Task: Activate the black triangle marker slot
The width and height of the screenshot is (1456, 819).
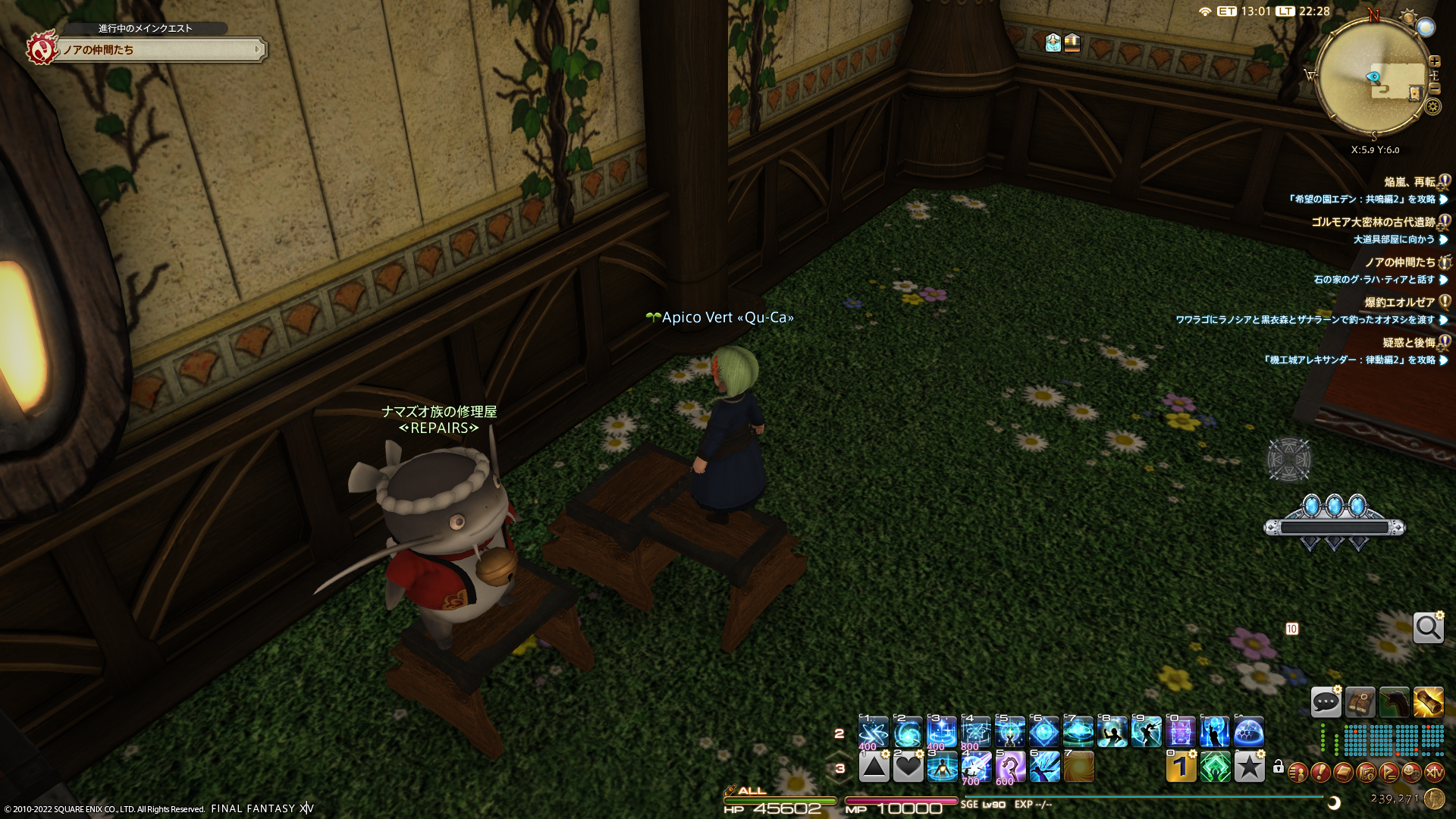Action: 874,767
